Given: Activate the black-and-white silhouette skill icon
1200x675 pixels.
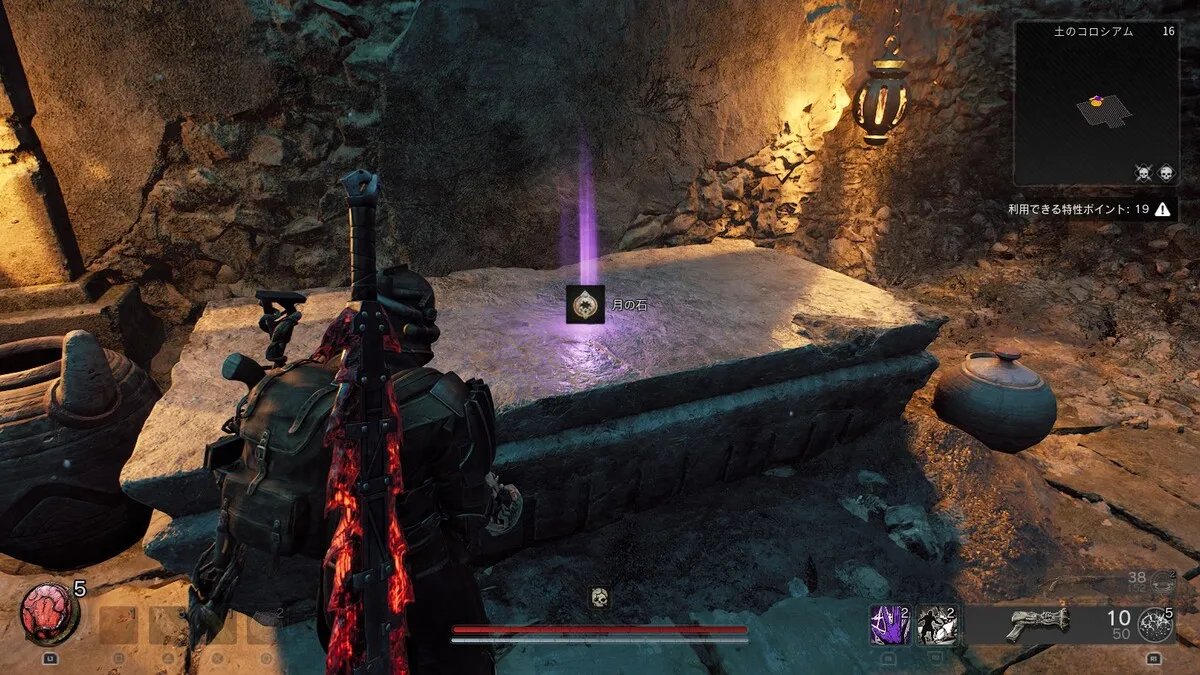Looking at the screenshot, I should coord(936,624).
